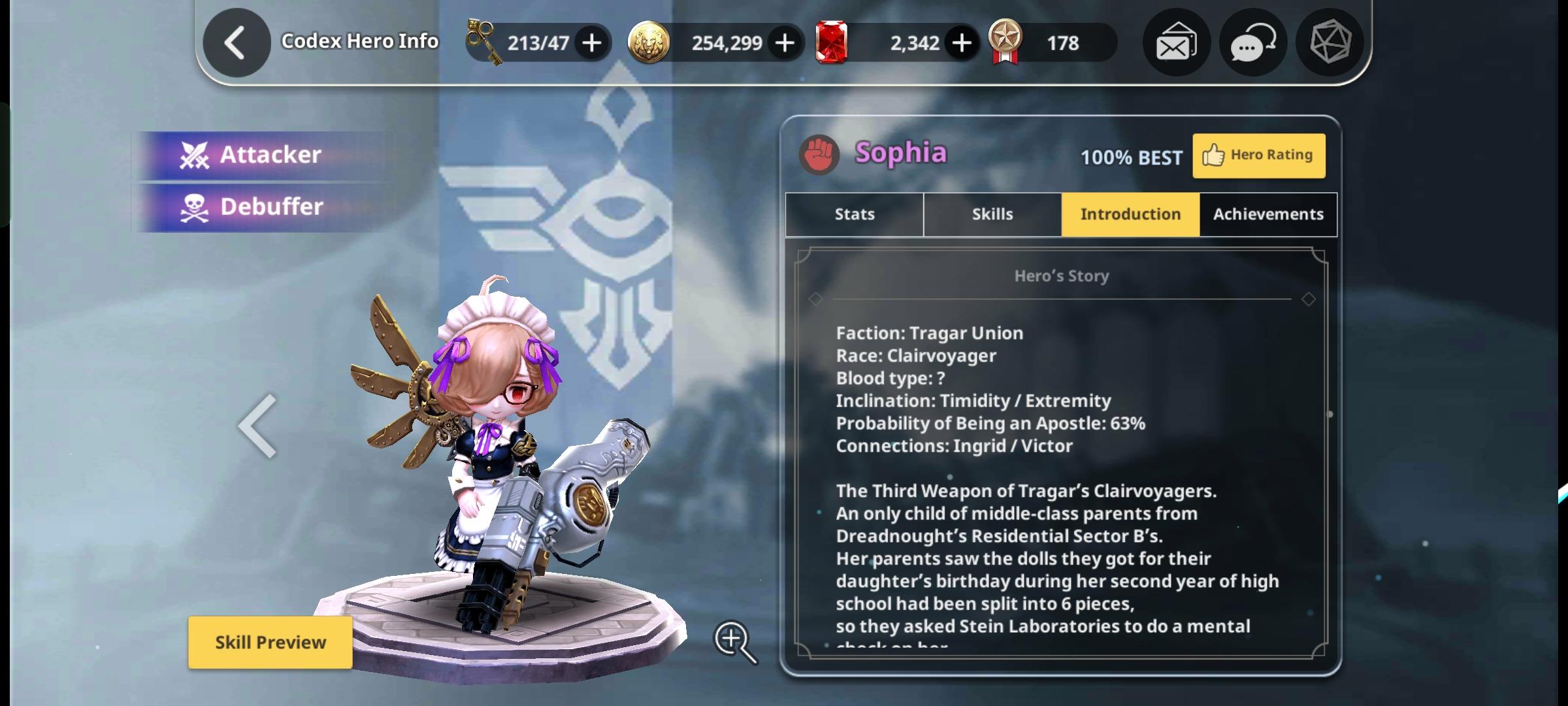This screenshot has height=706, width=1568.
Task: Open the mail inbox icon
Action: click(x=1176, y=42)
